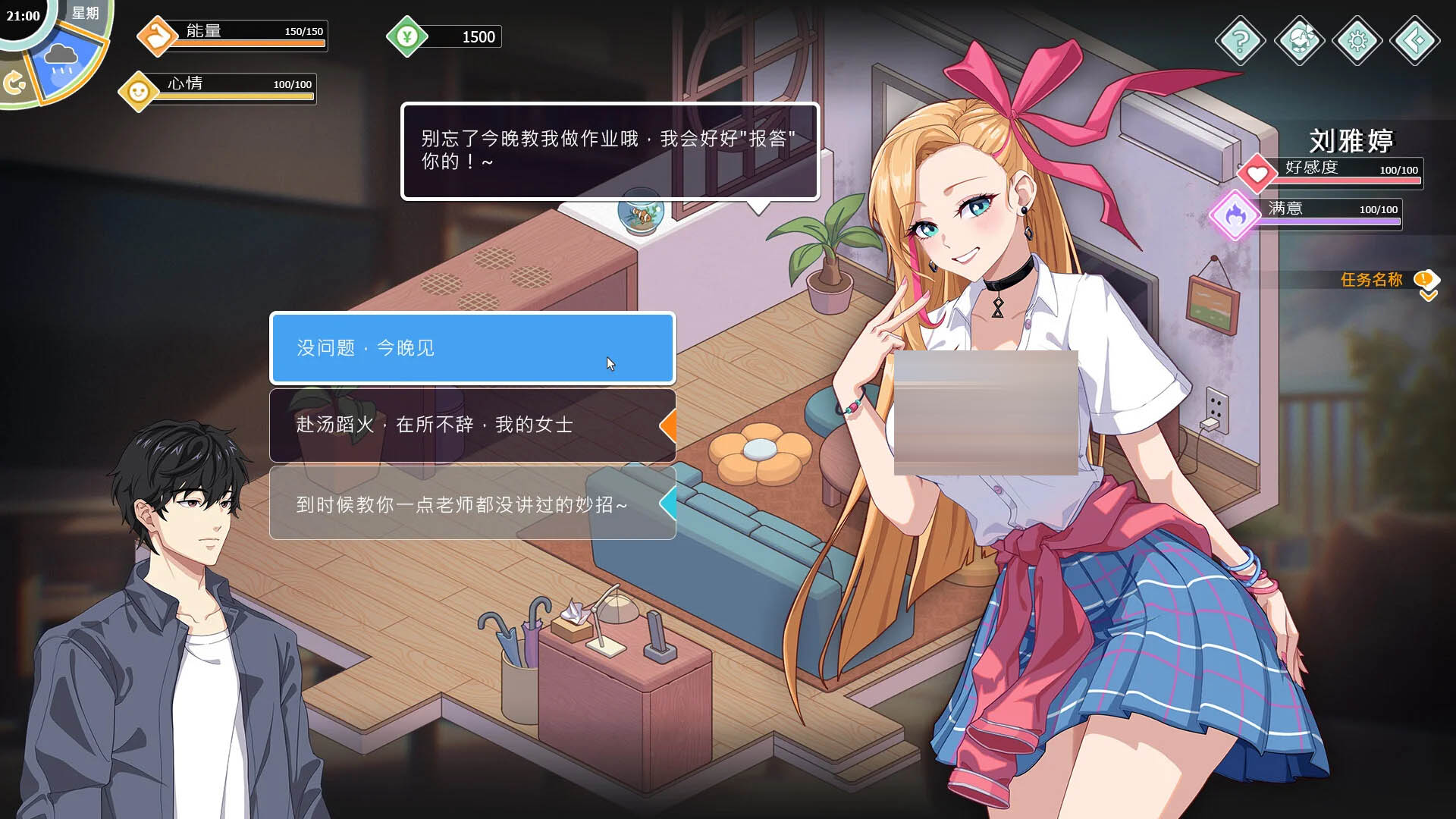Open the question mark help icon
The width and height of the screenshot is (1456, 819).
1241,42
